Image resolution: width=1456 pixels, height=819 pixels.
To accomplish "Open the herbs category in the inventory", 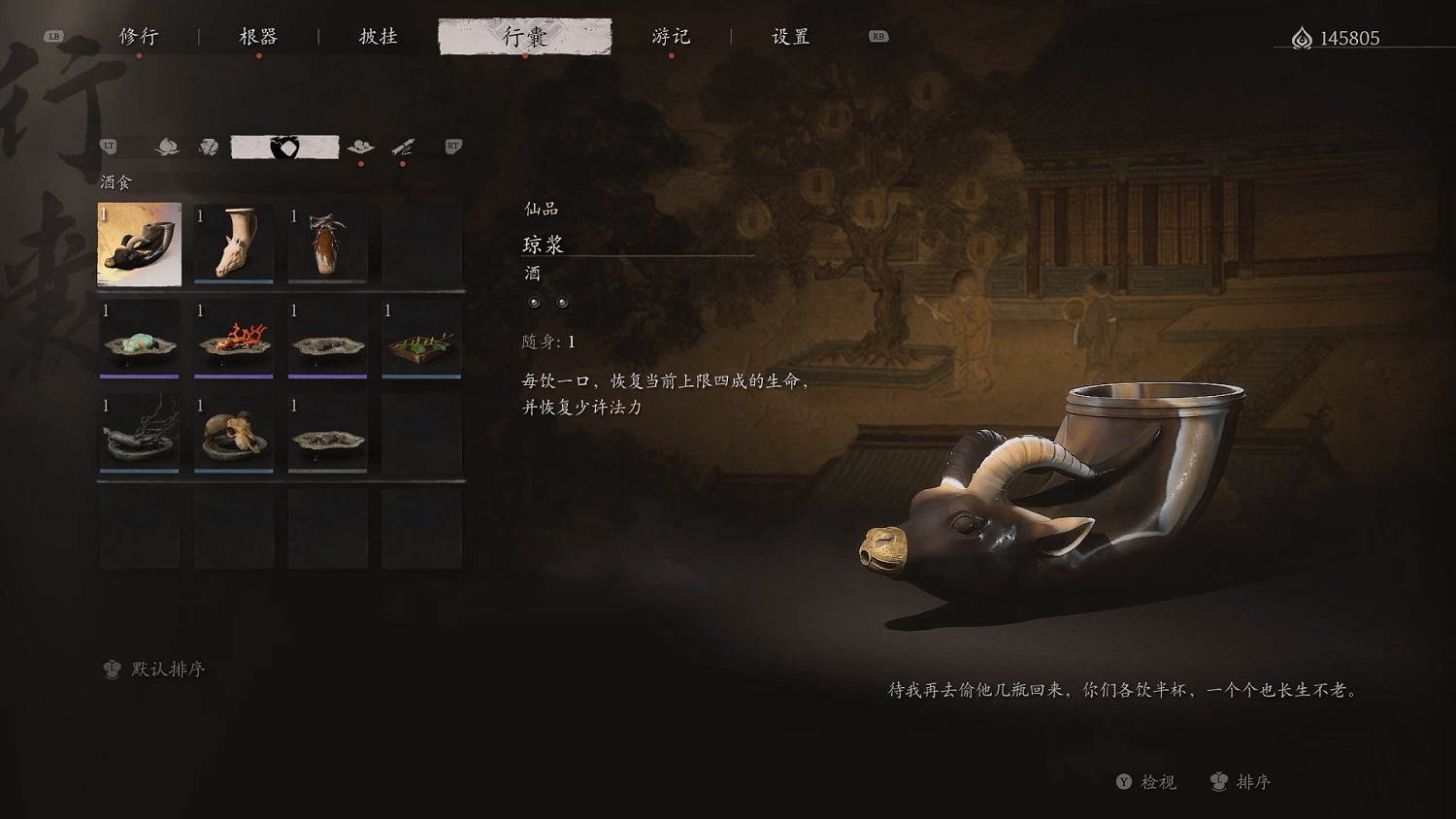I will [x=210, y=146].
